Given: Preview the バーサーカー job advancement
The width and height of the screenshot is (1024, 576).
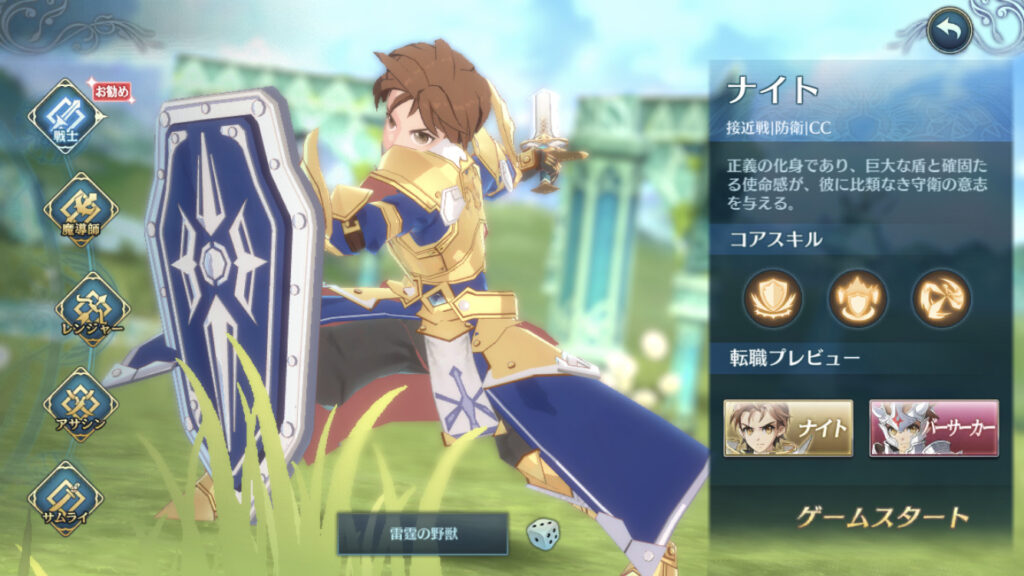Looking at the screenshot, I should tap(934, 428).
